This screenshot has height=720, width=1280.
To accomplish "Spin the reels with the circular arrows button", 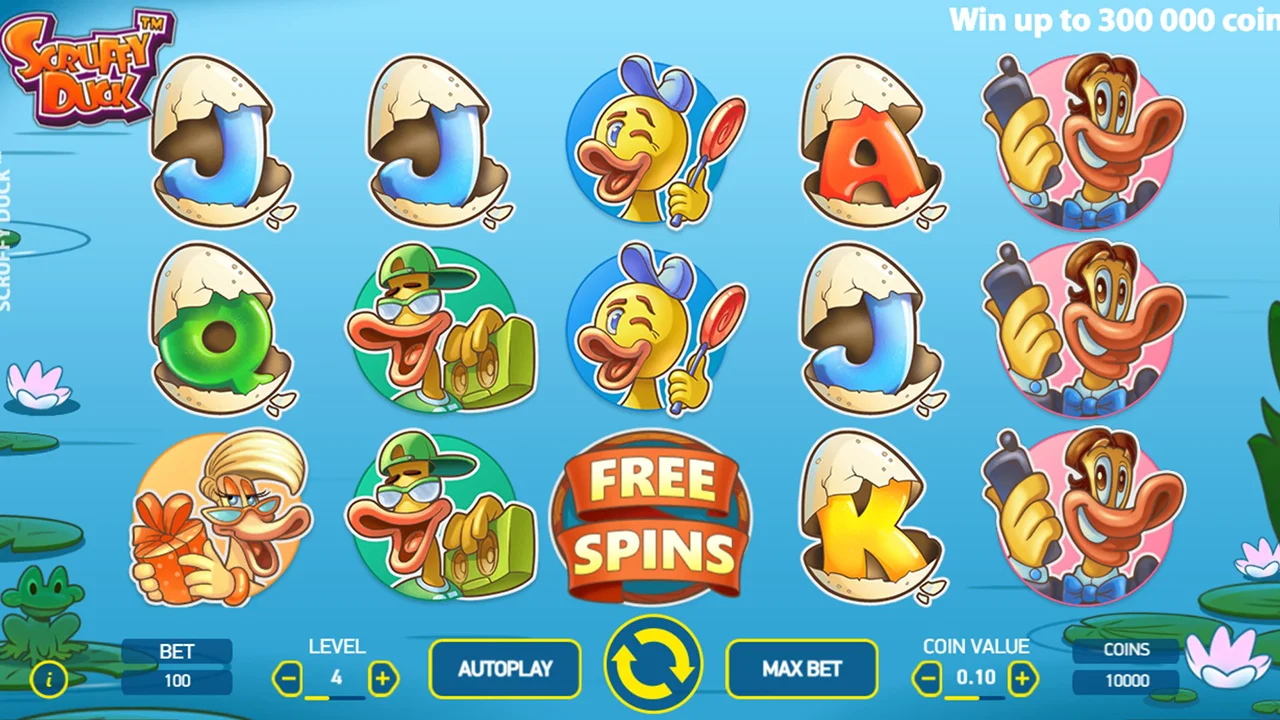I will coord(653,665).
